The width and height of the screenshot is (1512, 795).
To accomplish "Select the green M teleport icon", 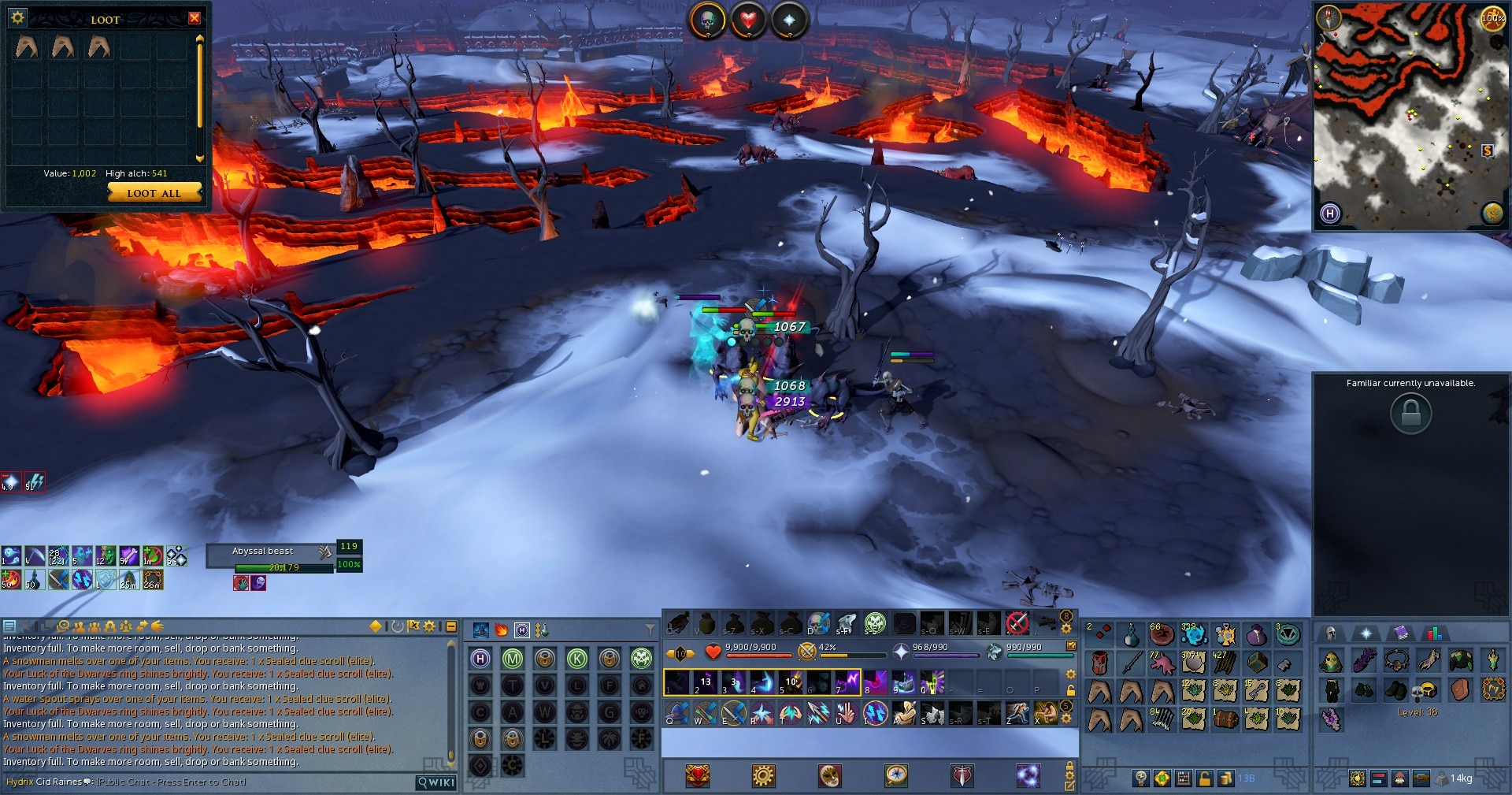I will tap(513, 659).
